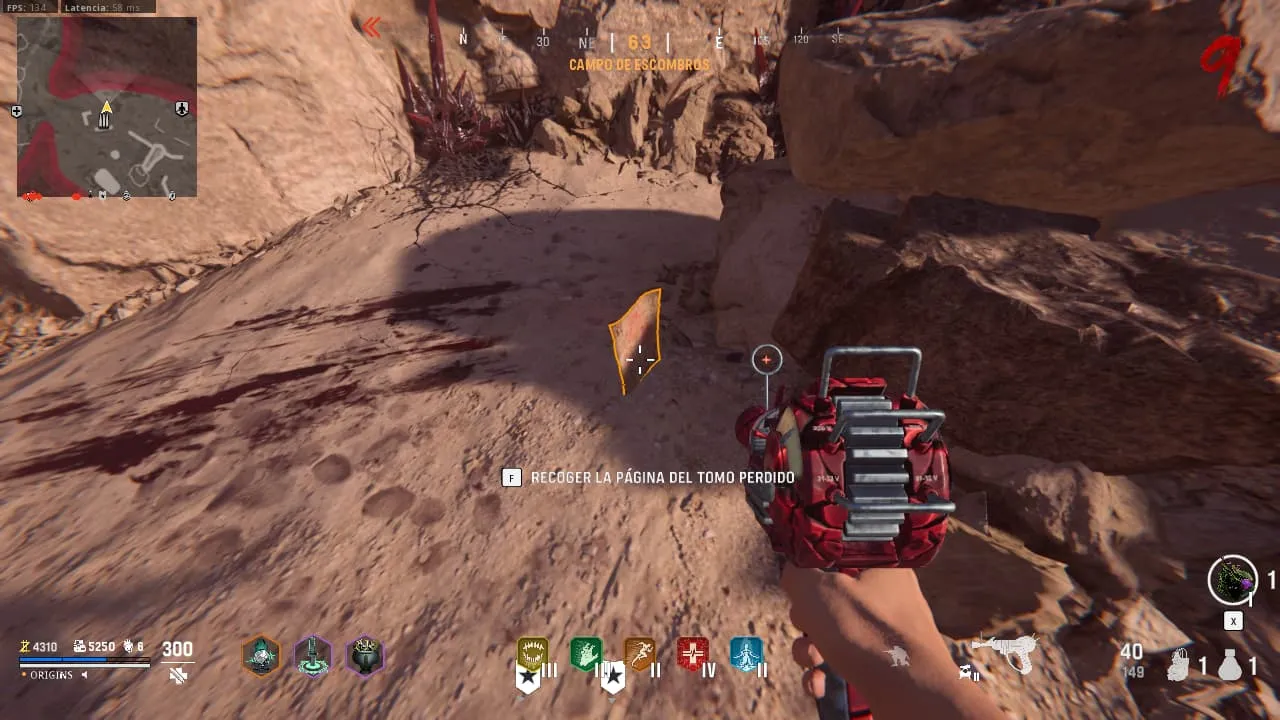Select the orange-bordered hexagon item icon
The image size is (1280, 720).
point(261,656)
